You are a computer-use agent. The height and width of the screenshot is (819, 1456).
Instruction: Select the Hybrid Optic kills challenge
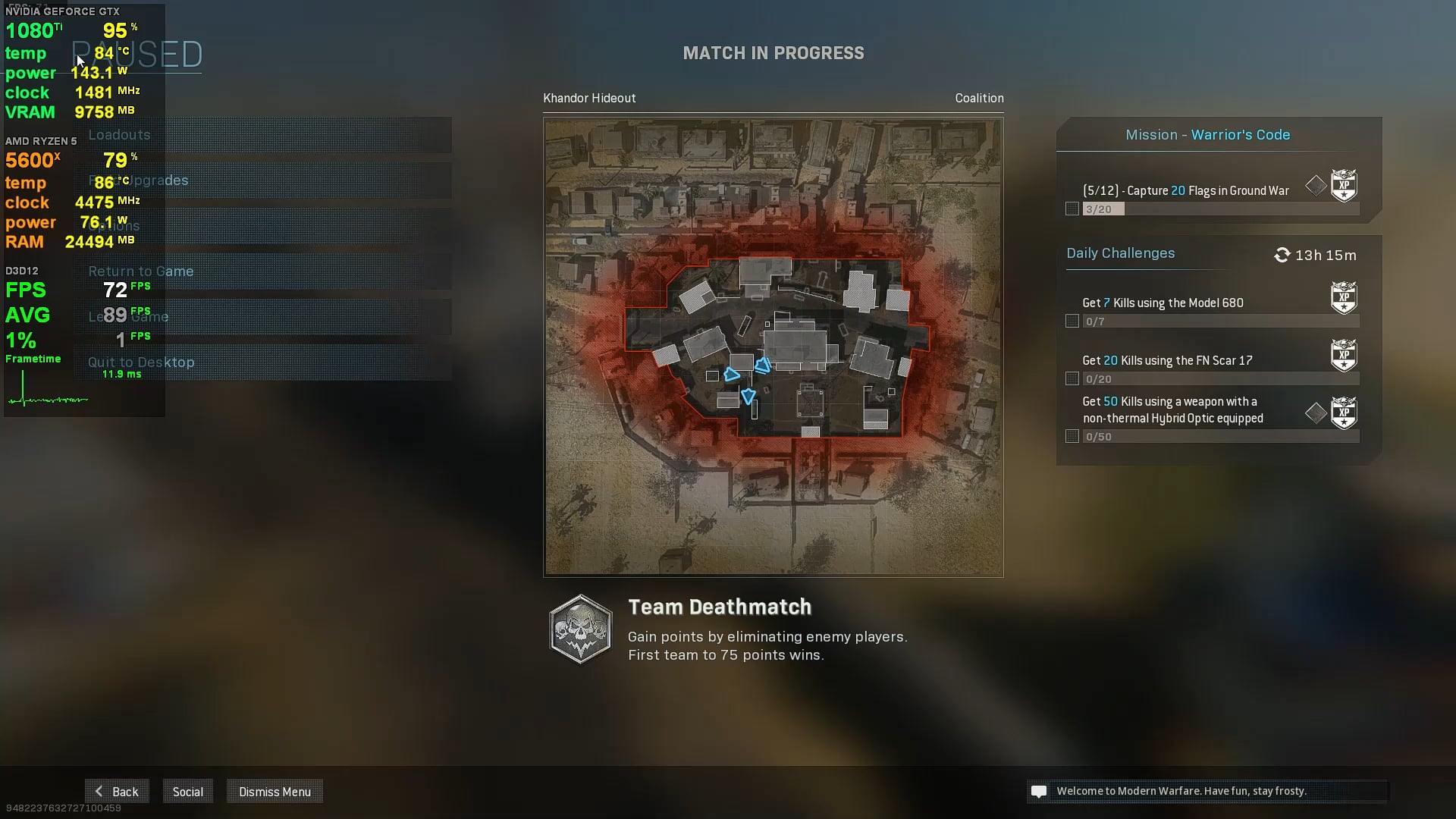(x=1172, y=410)
